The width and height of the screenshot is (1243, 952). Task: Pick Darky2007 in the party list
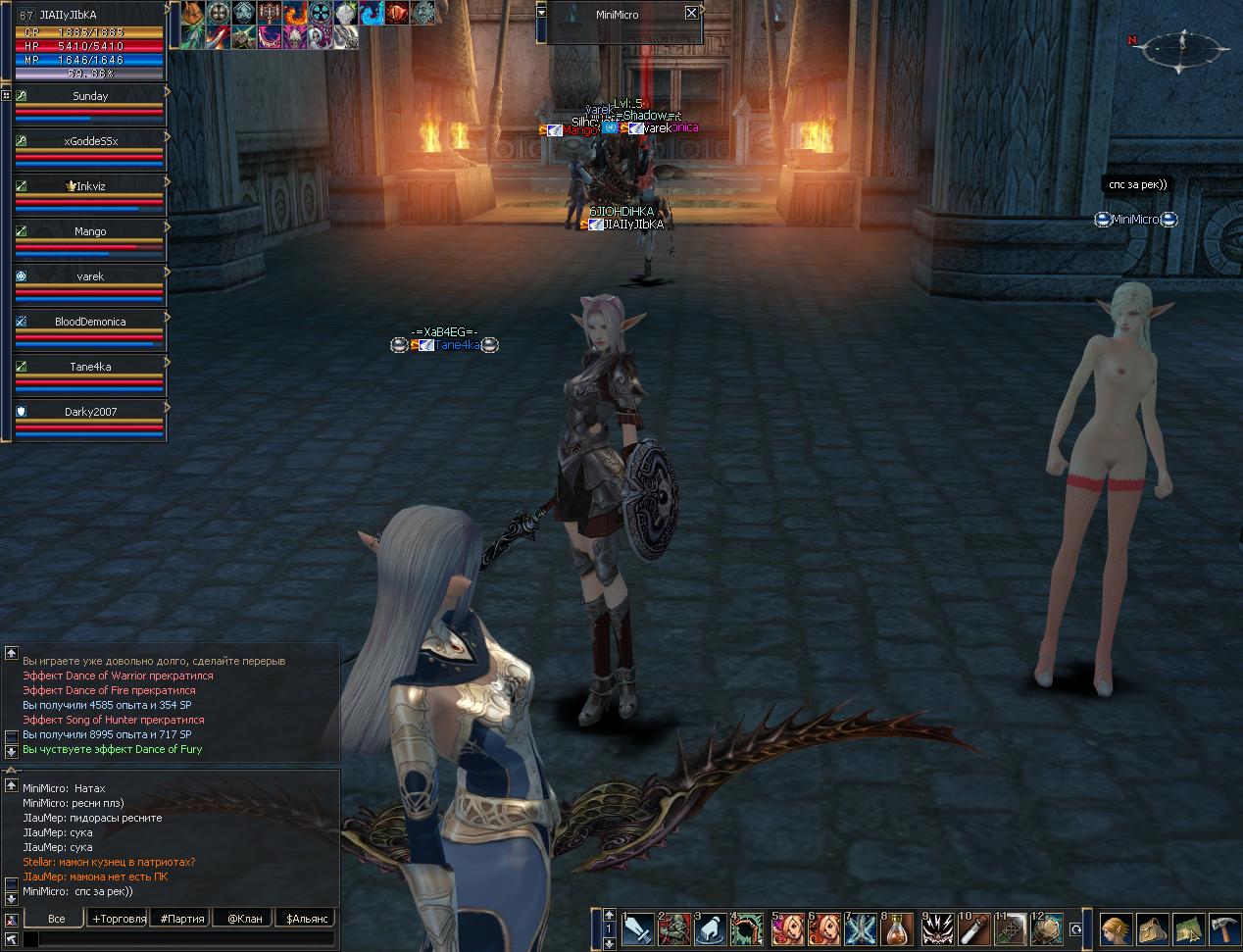tap(90, 412)
